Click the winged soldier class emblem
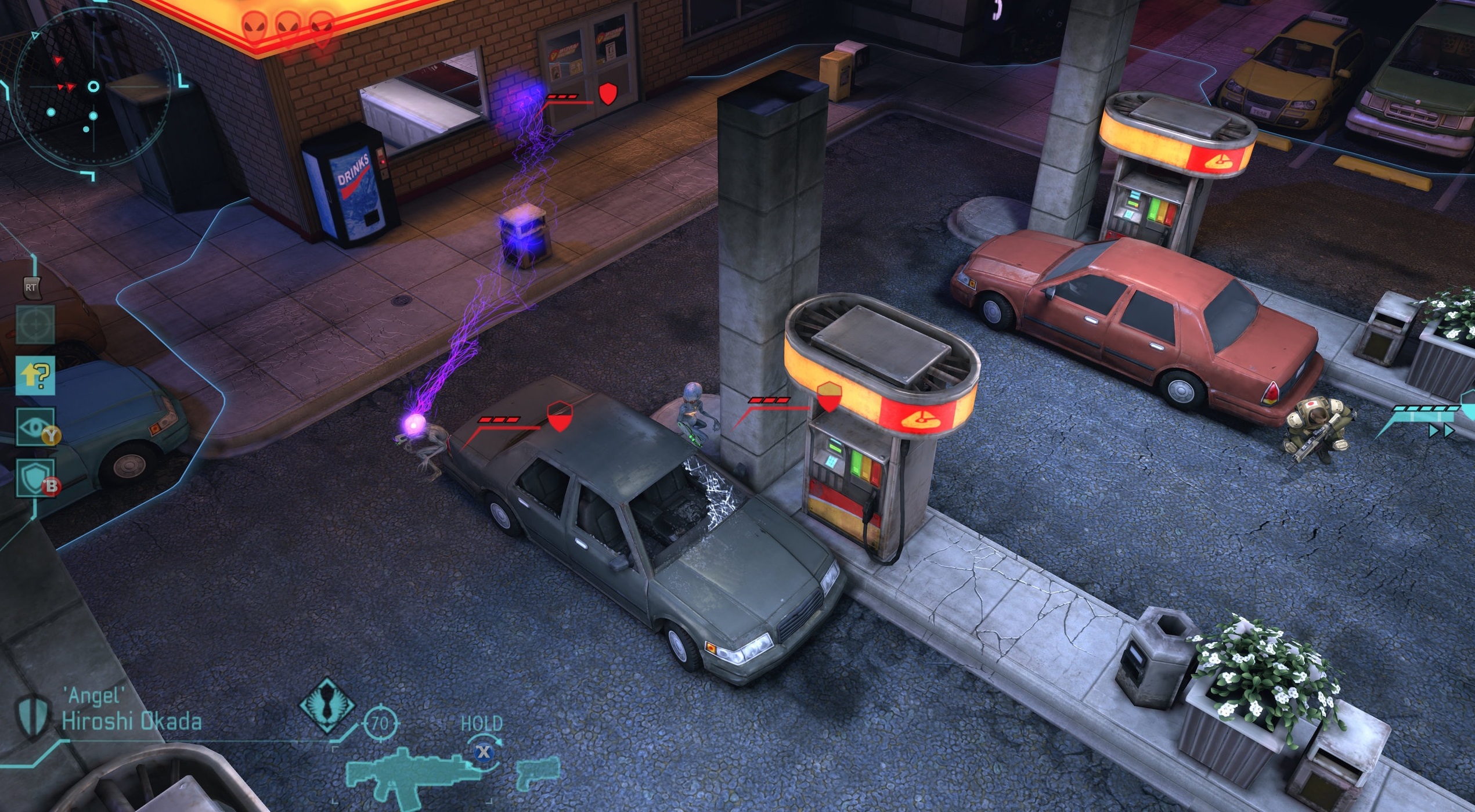The image size is (1475, 812). tap(327, 706)
